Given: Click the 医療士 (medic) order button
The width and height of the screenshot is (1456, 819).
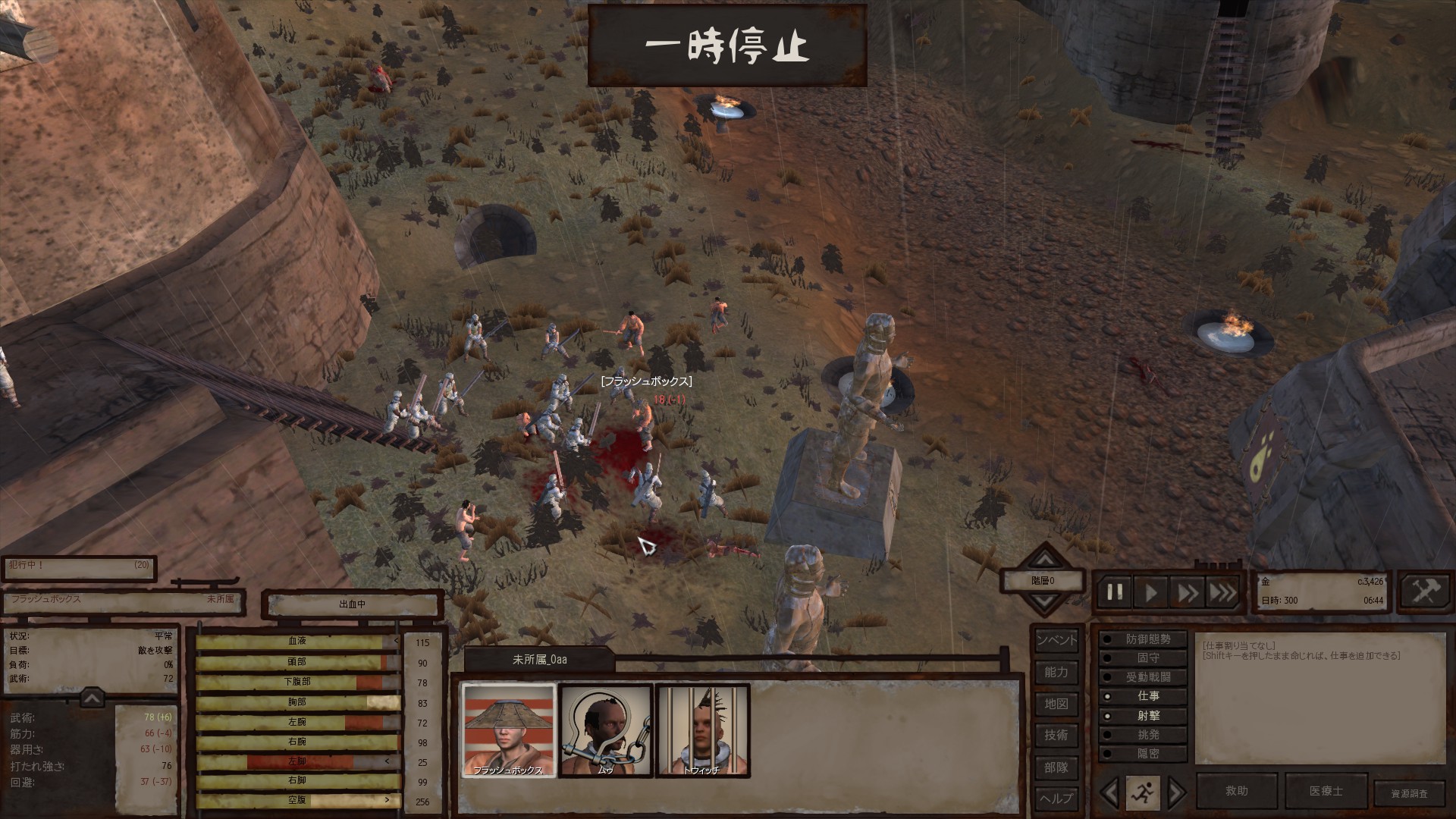Looking at the screenshot, I should click(x=1326, y=791).
